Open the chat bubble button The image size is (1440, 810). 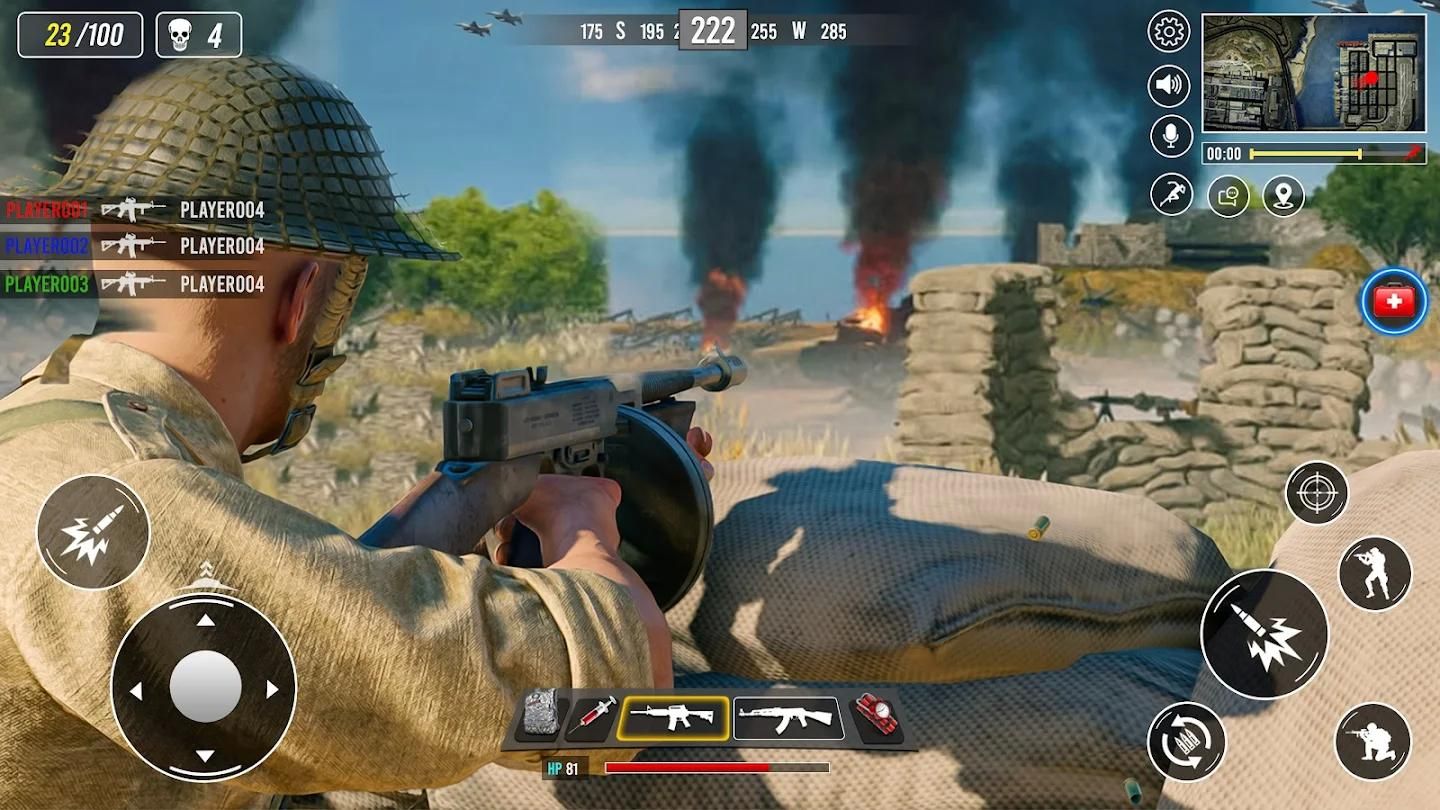[x=1228, y=196]
